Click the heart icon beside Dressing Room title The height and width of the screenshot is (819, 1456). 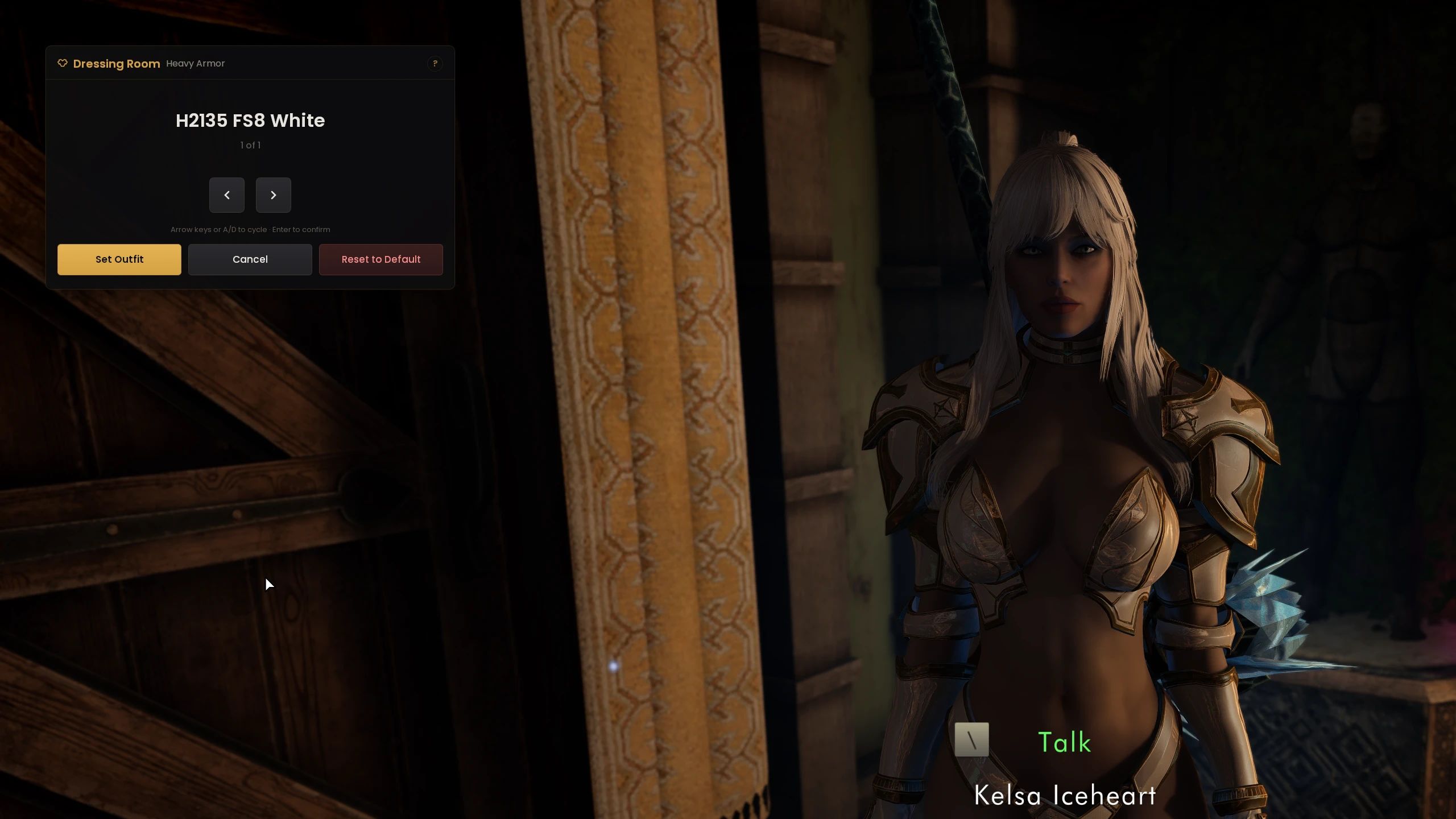63,64
